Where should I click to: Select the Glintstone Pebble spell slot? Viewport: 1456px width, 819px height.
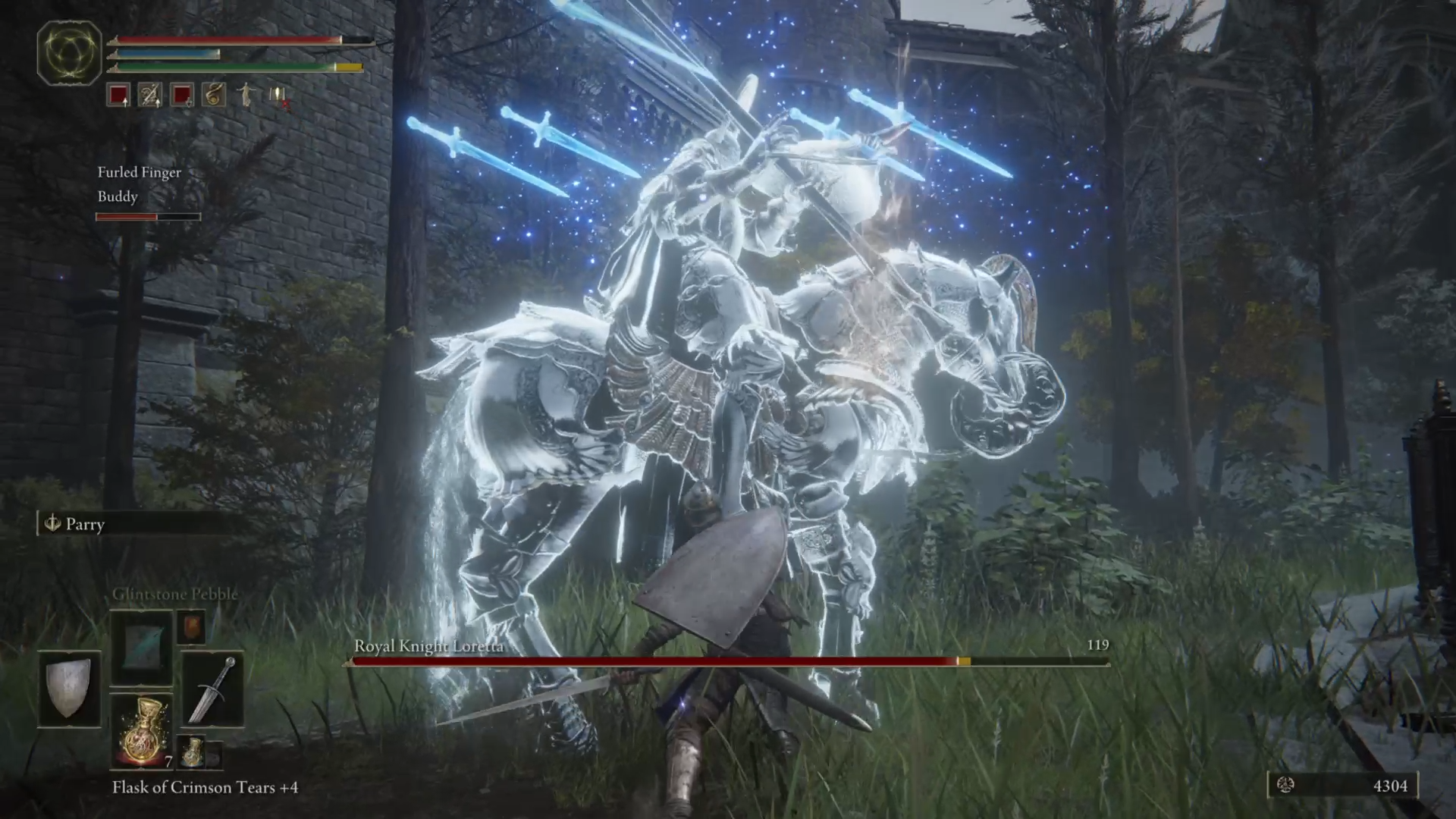click(x=140, y=646)
